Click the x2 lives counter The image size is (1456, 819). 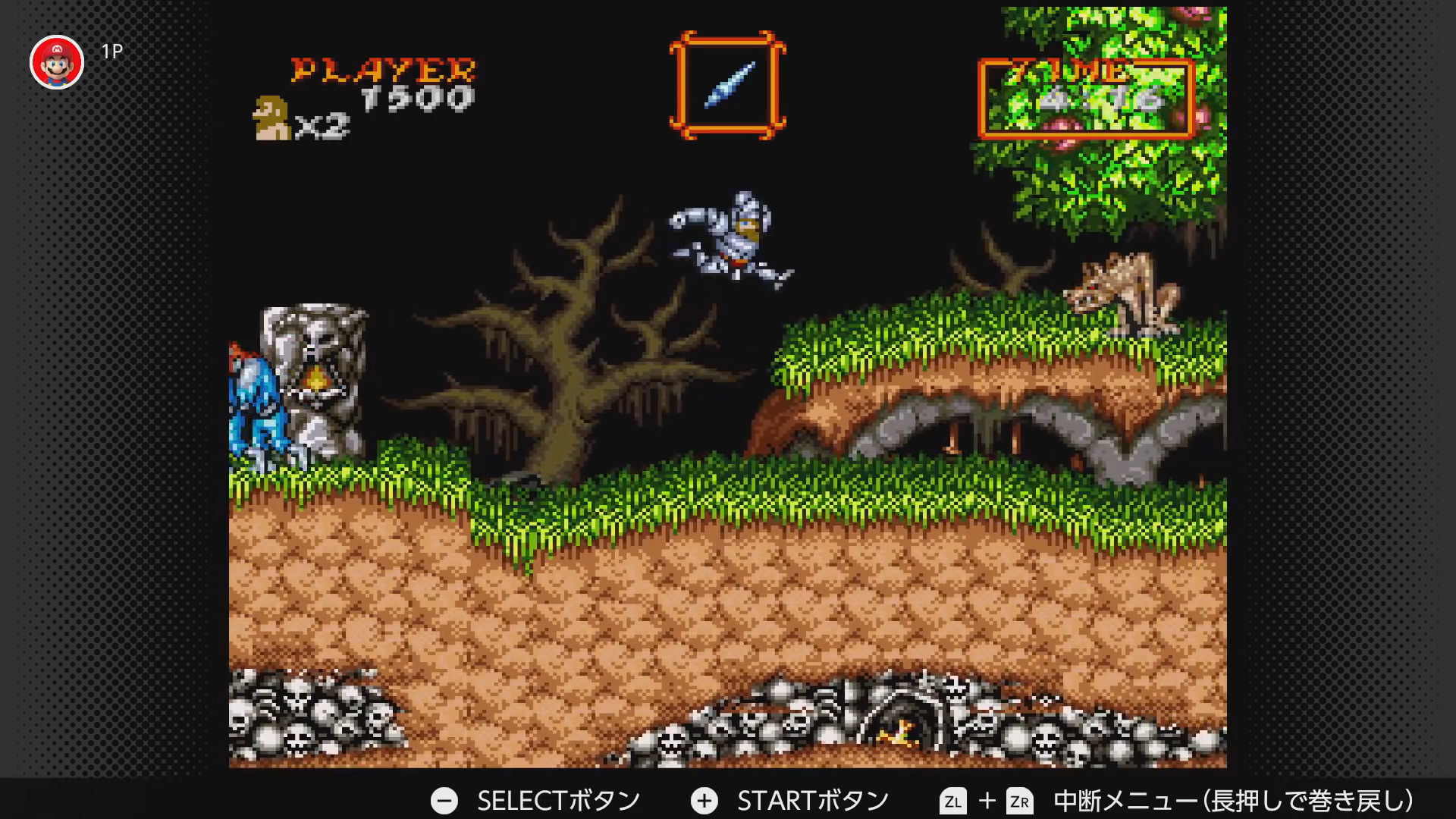pyautogui.click(x=322, y=123)
